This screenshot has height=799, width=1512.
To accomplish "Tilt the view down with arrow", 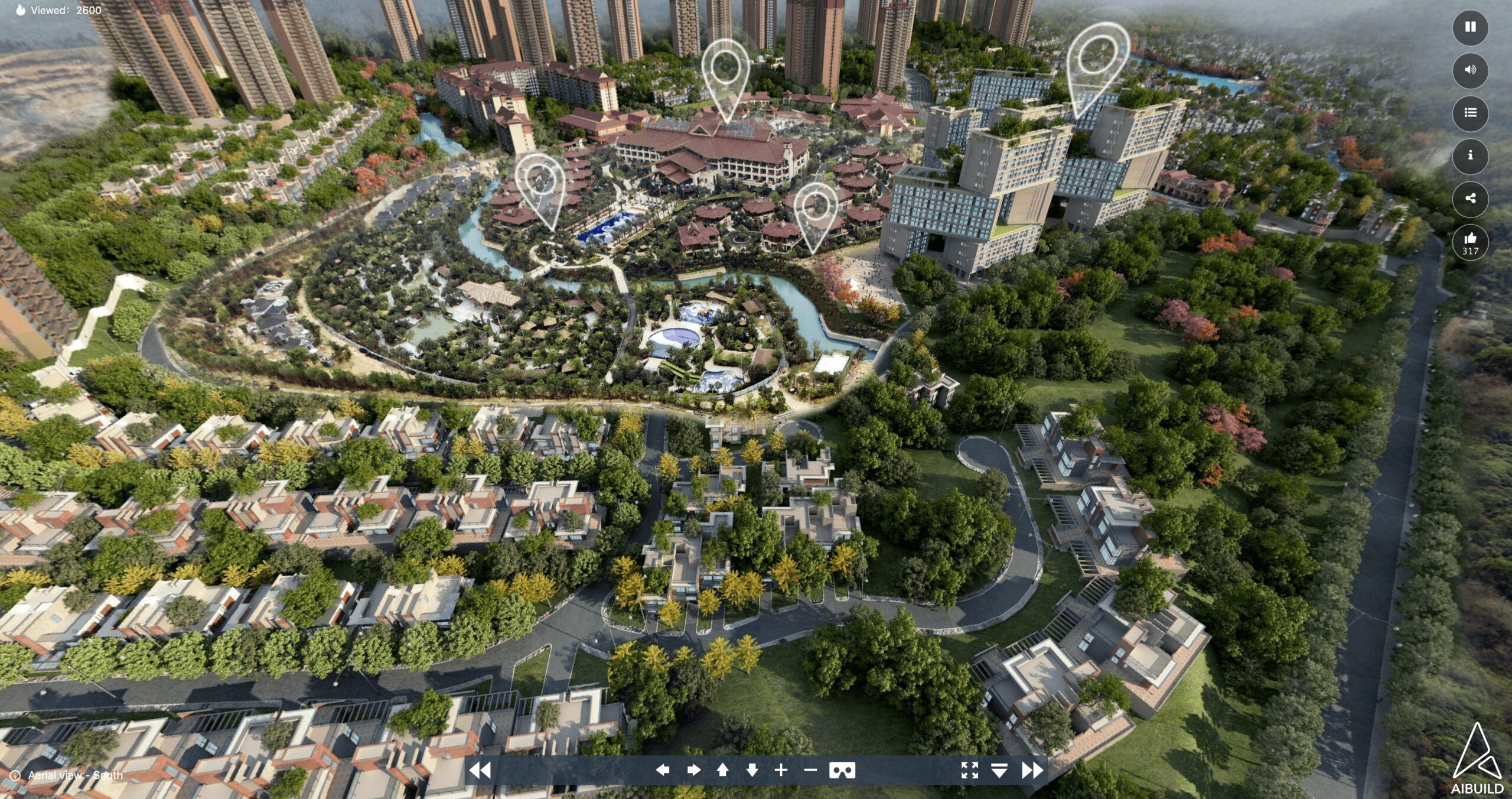I will 752,770.
